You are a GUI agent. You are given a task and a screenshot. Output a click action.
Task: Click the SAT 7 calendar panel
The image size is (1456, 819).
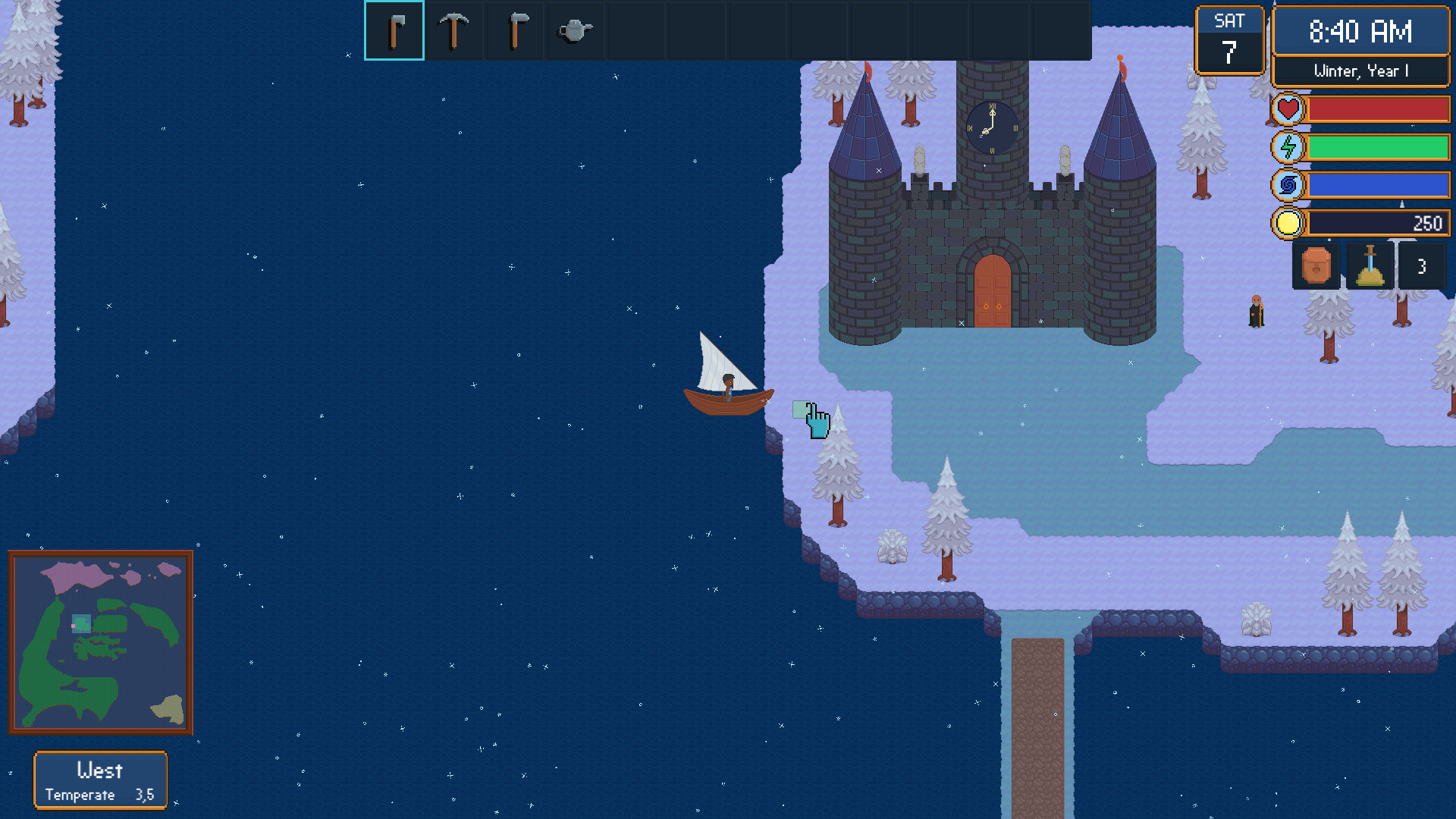coord(1230,39)
